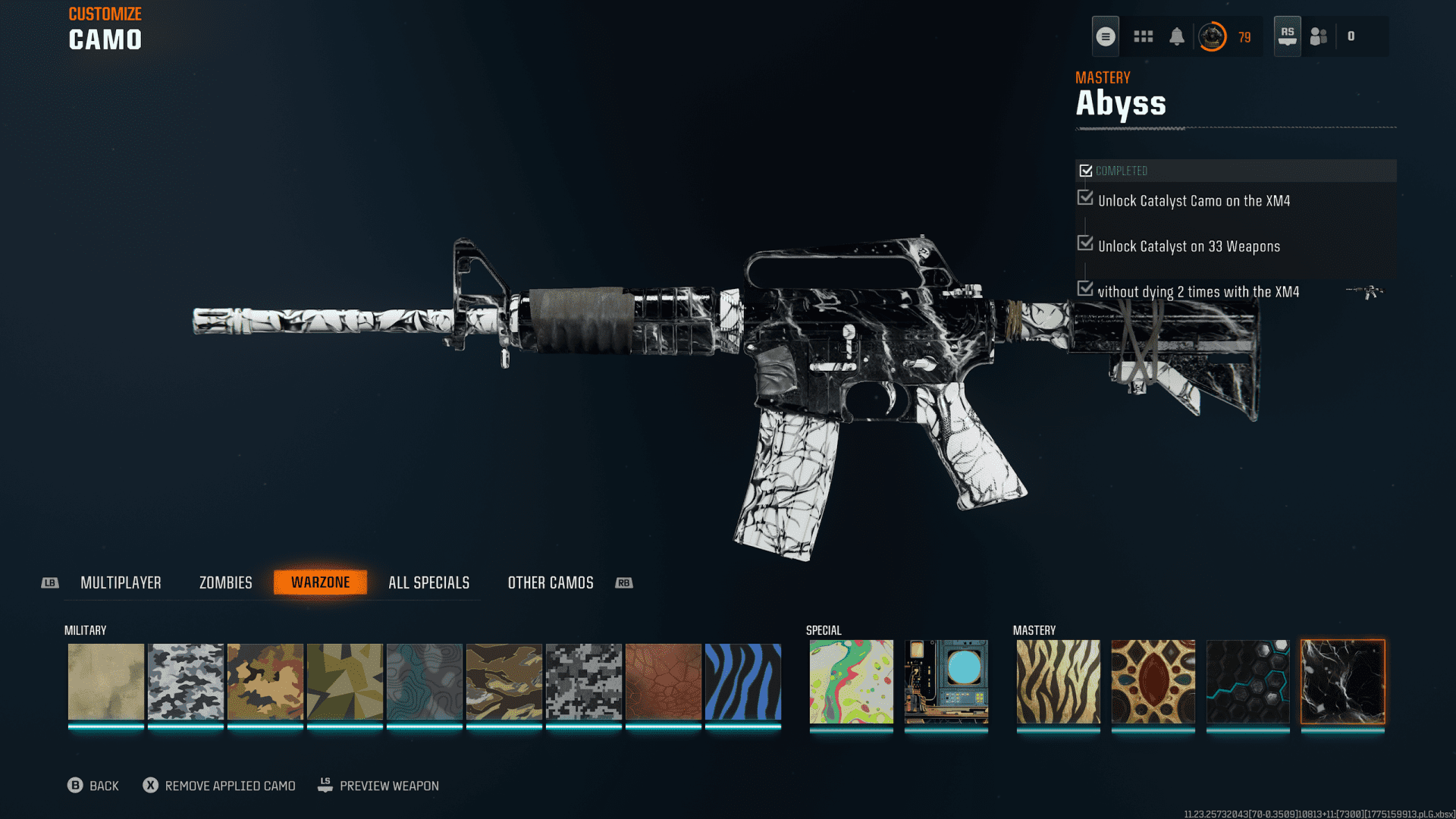Choose the dark hexagon mastery camo
Image resolution: width=1456 pixels, height=819 pixels.
tap(1248, 681)
